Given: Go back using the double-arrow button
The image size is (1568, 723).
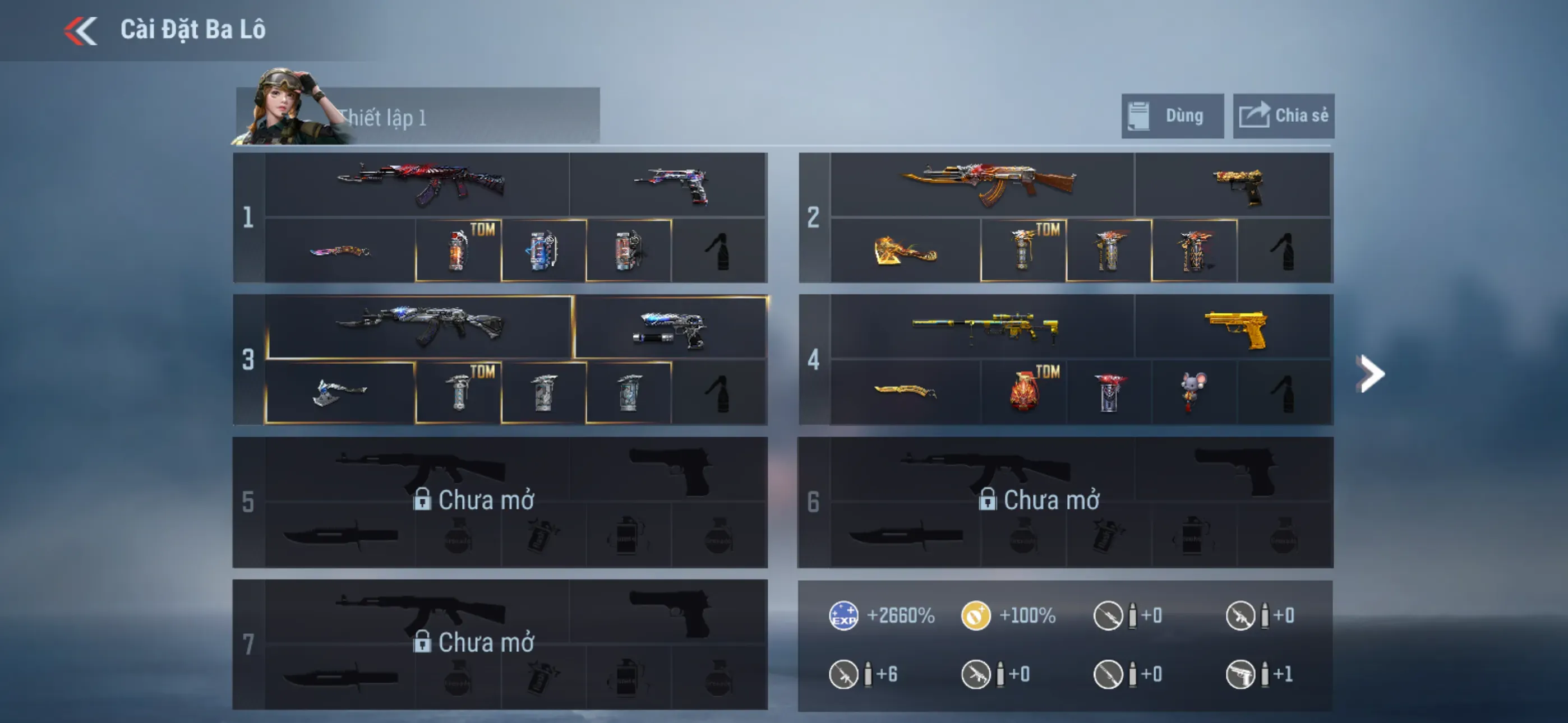Looking at the screenshot, I should 81,30.
